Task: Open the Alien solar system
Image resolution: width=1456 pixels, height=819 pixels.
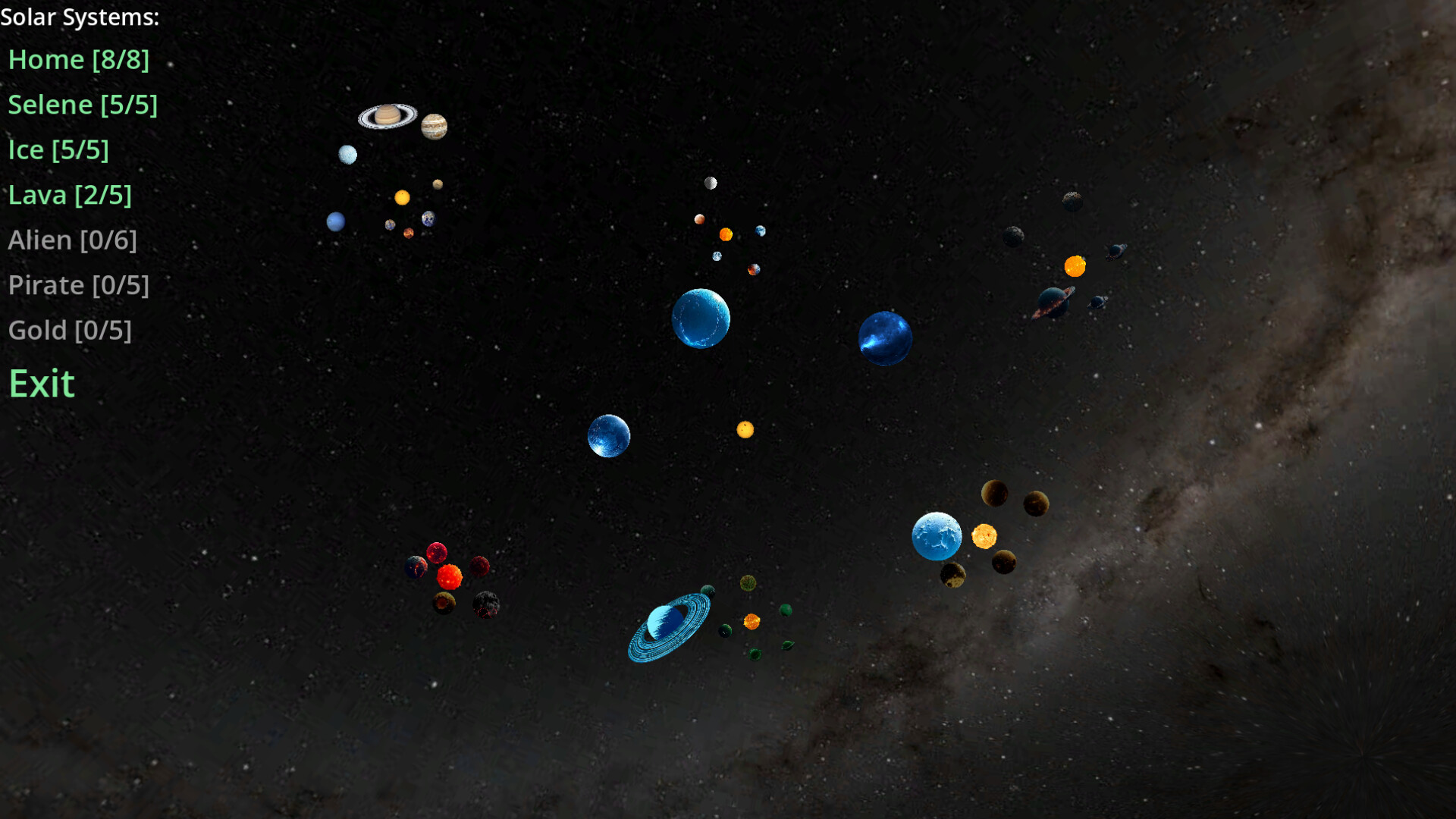Action: [73, 240]
